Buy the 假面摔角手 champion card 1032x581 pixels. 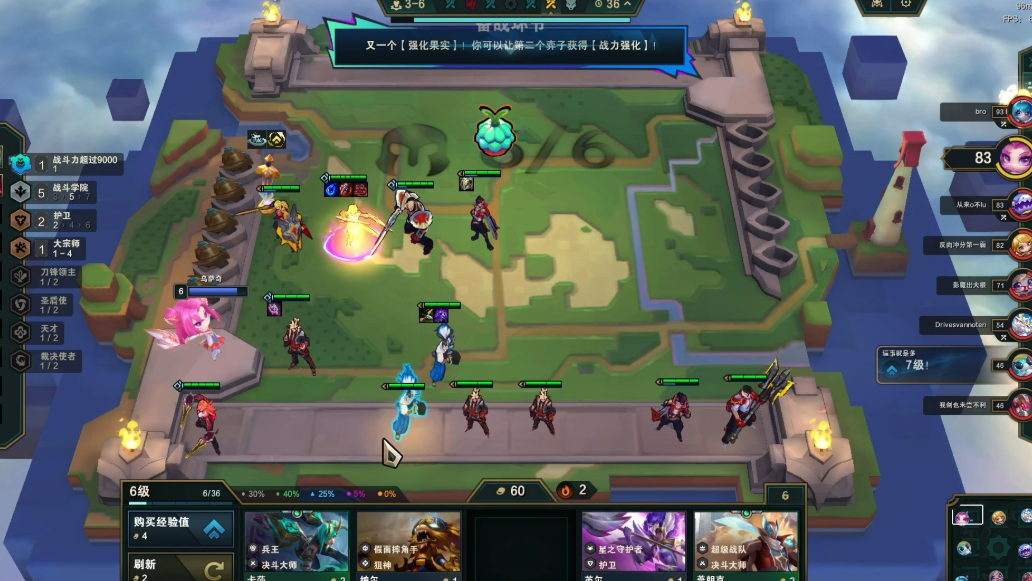[x=409, y=546]
